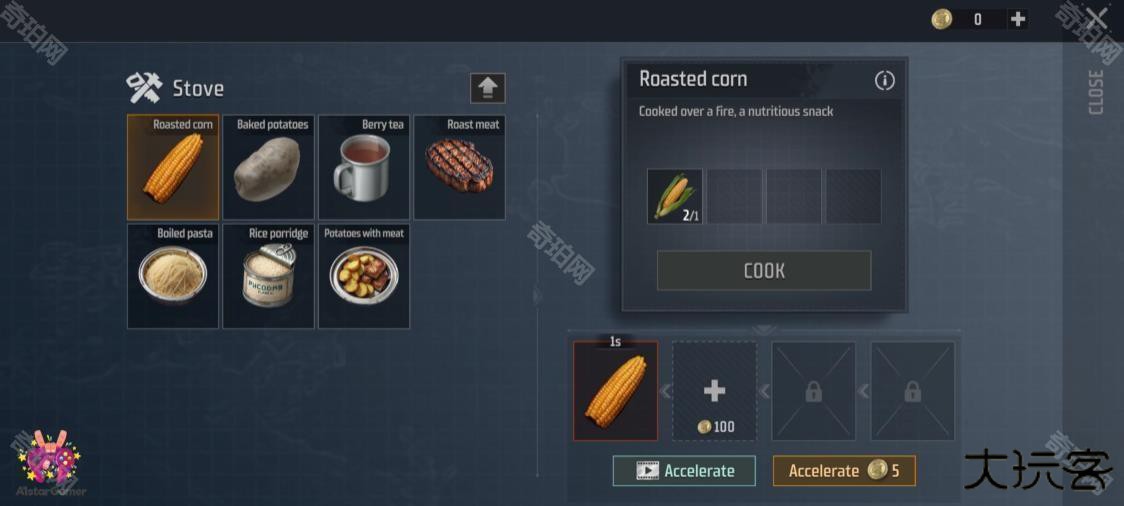Click the corn ingredient slot
This screenshot has height=506, width=1124.
(x=675, y=196)
